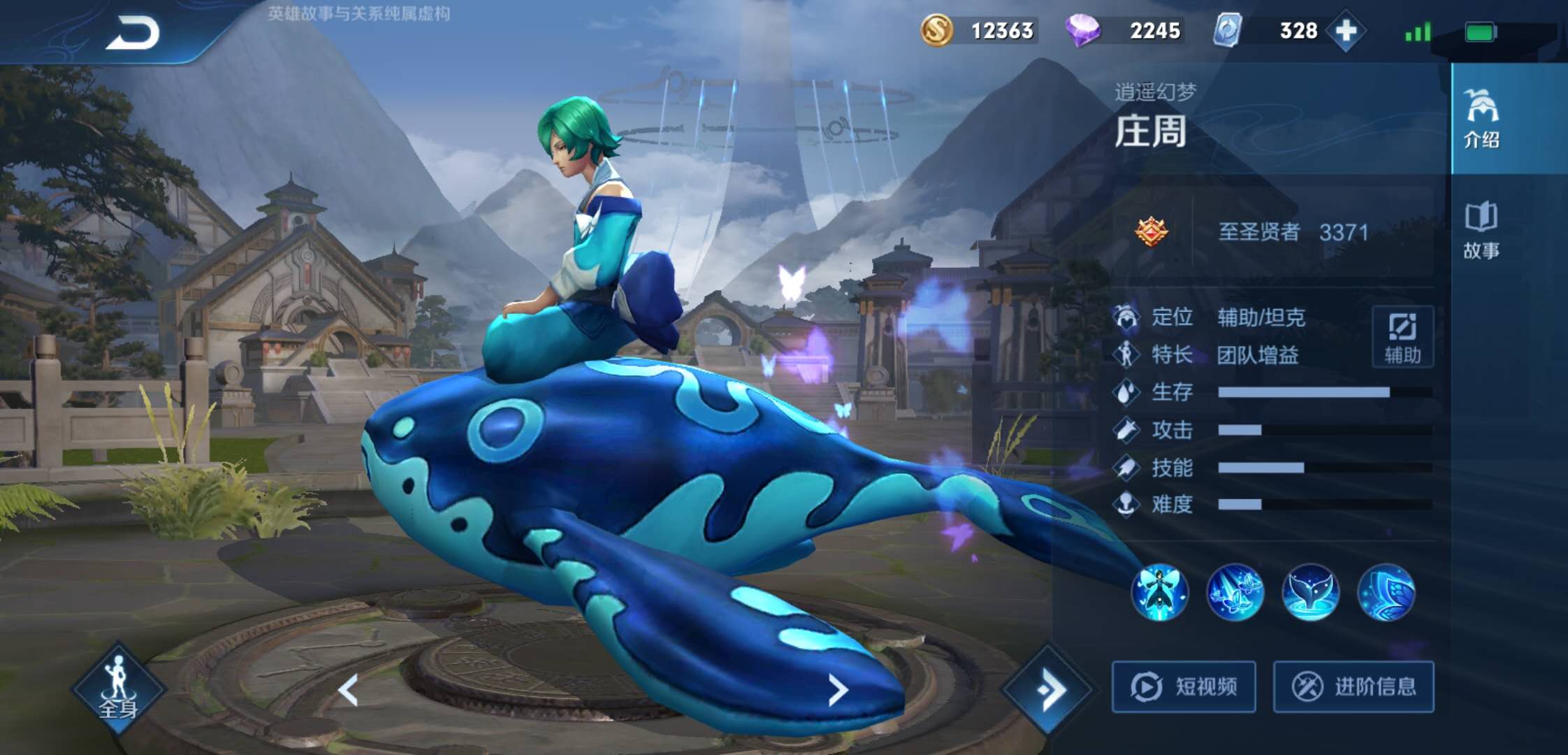The image size is (1568, 755).
Task: Go back with the return arrow
Action: (x=133, y=33)
